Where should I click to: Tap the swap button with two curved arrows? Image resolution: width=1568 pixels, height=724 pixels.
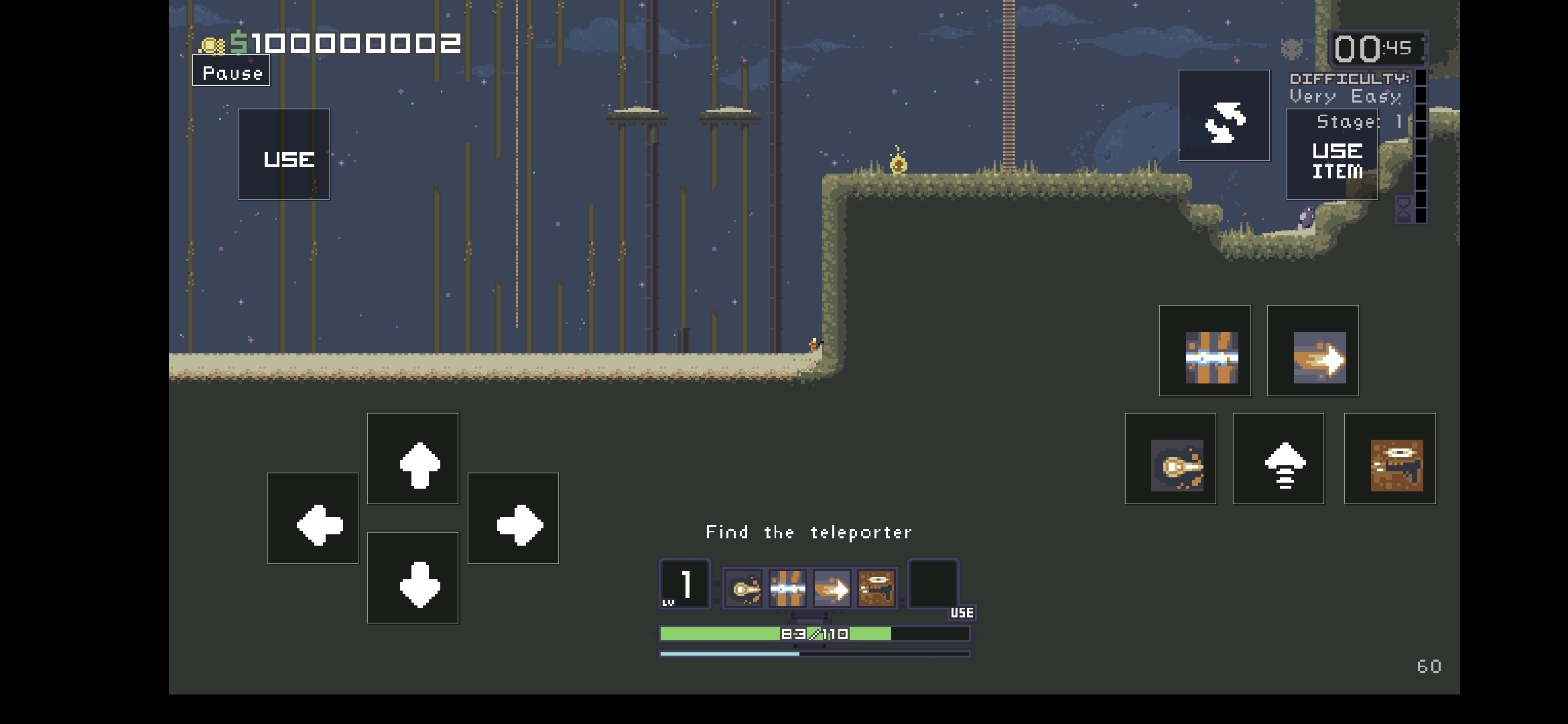pyautogui.click(x=1224, y=116)
